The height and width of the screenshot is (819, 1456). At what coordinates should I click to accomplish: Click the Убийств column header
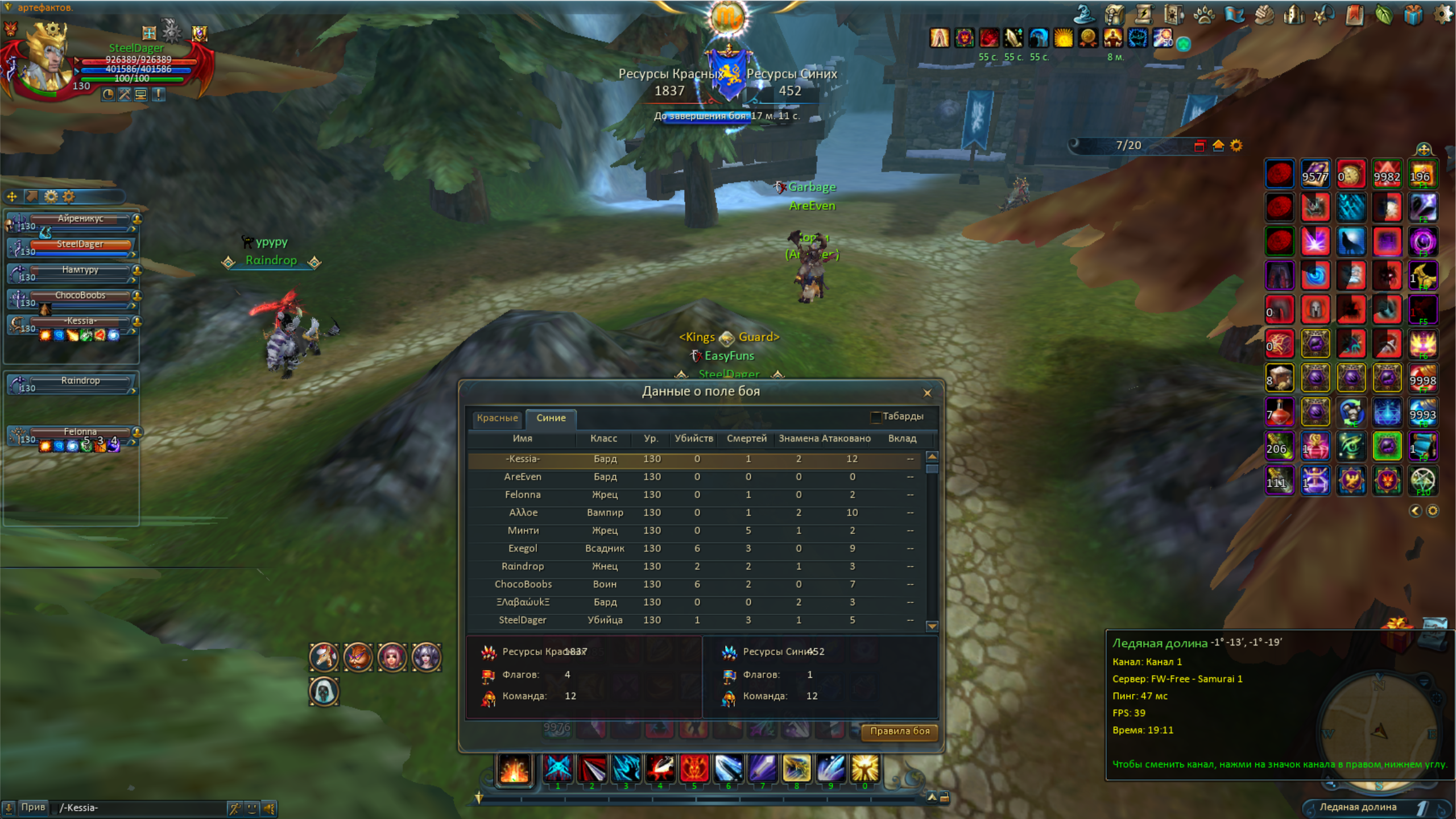click(x=693, y=439)
